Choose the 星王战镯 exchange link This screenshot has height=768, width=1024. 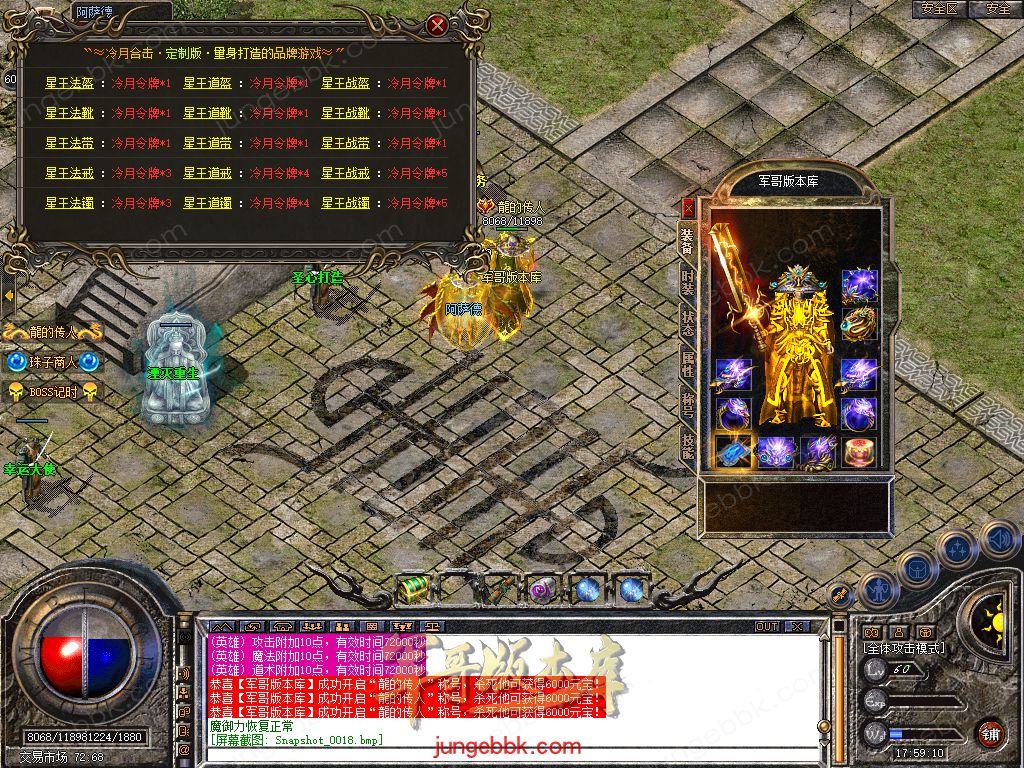point(345,203)
